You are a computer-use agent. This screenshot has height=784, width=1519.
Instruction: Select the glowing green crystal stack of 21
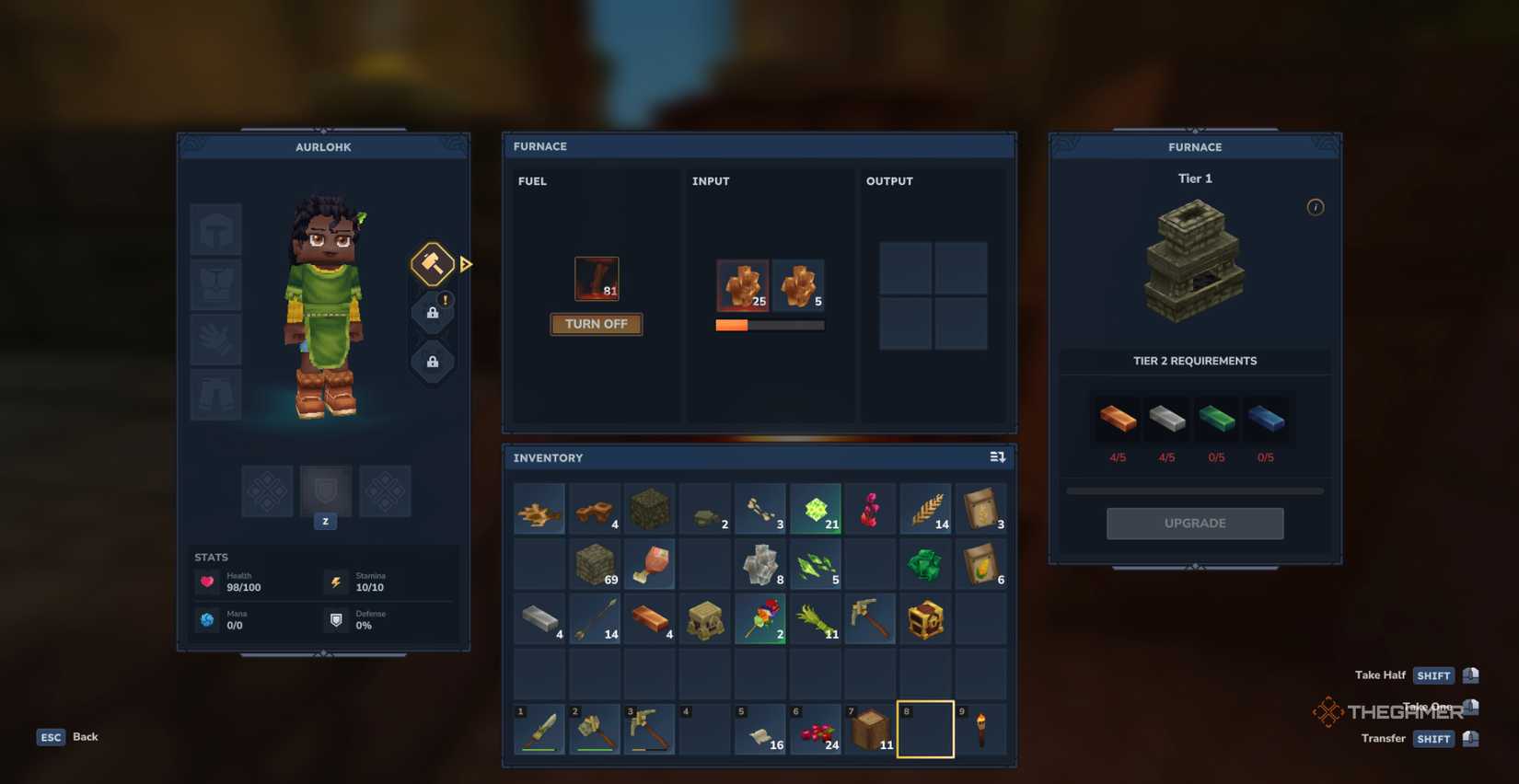(815, 508)
